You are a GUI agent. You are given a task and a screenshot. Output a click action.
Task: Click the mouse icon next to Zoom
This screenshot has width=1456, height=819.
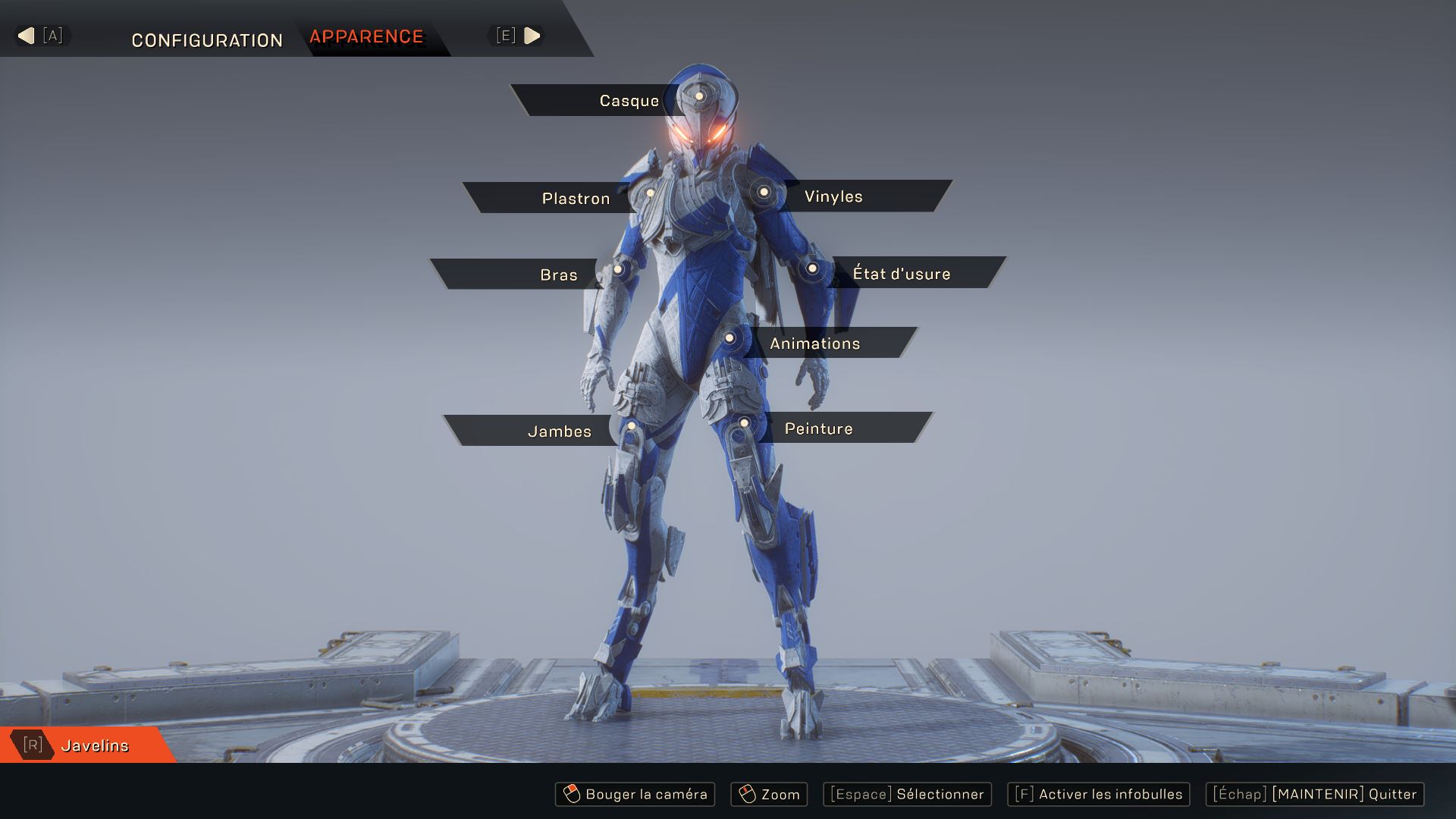tap(748, 795)
